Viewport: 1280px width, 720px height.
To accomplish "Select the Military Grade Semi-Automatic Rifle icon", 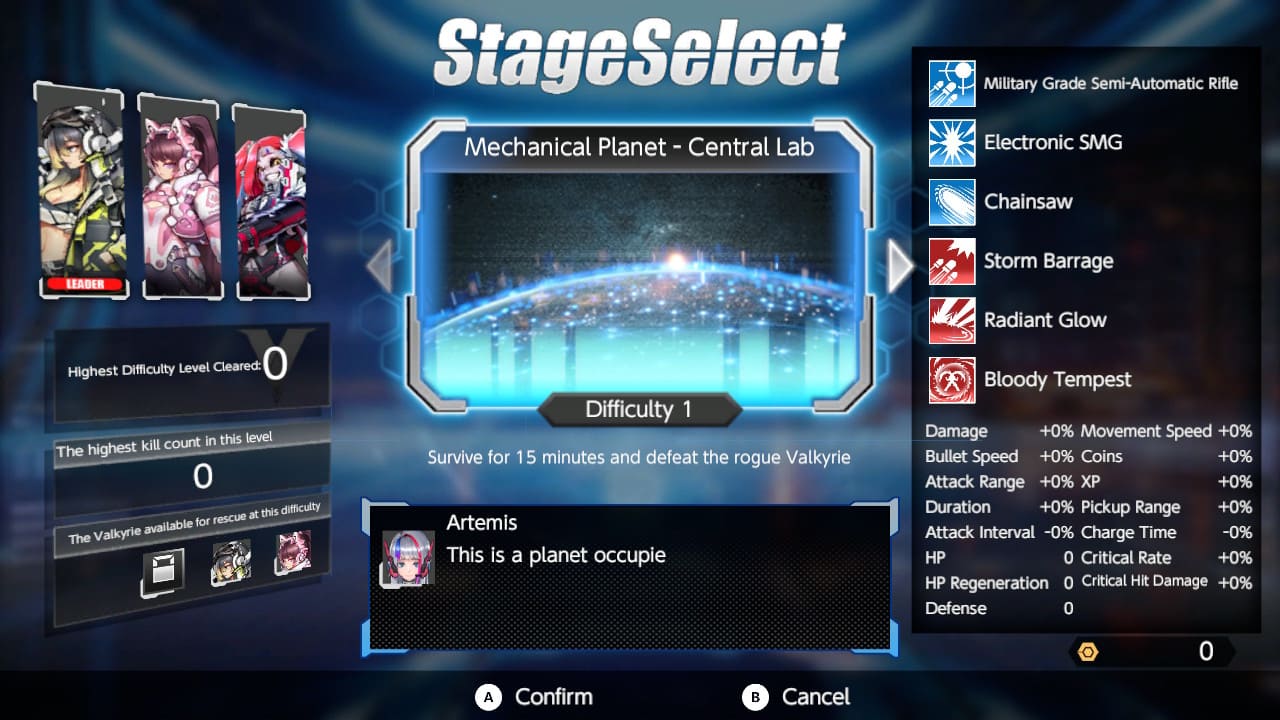I will click(x=951, y=83).
